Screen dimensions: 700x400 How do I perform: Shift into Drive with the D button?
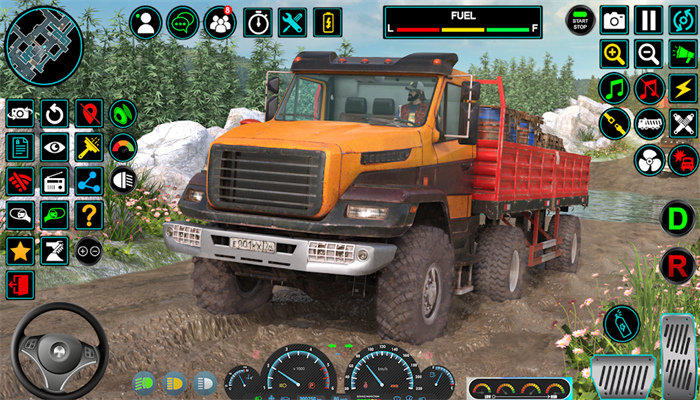[x=678, y=218]
